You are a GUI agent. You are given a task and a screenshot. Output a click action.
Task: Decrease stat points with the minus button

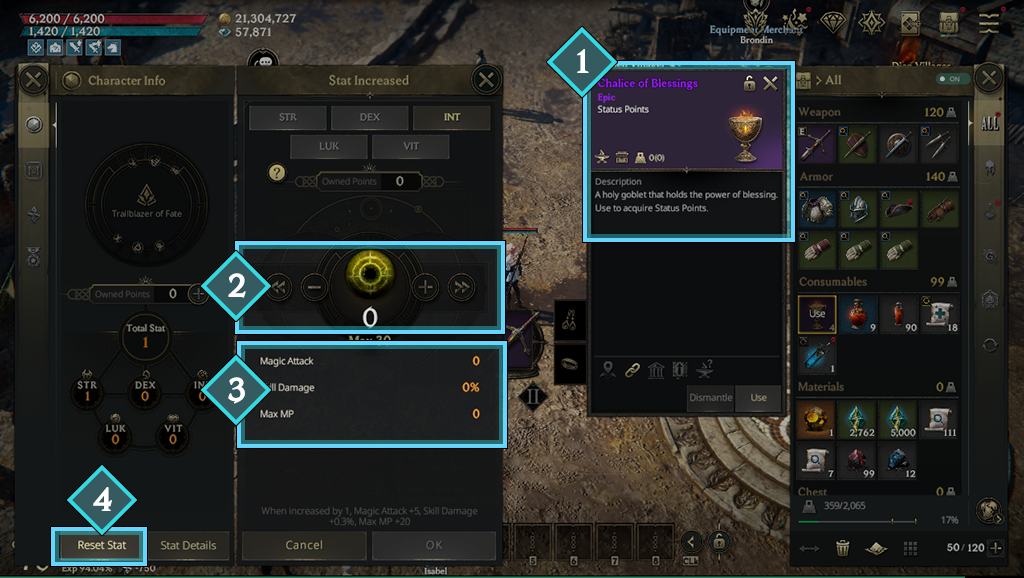click(313, 287)
